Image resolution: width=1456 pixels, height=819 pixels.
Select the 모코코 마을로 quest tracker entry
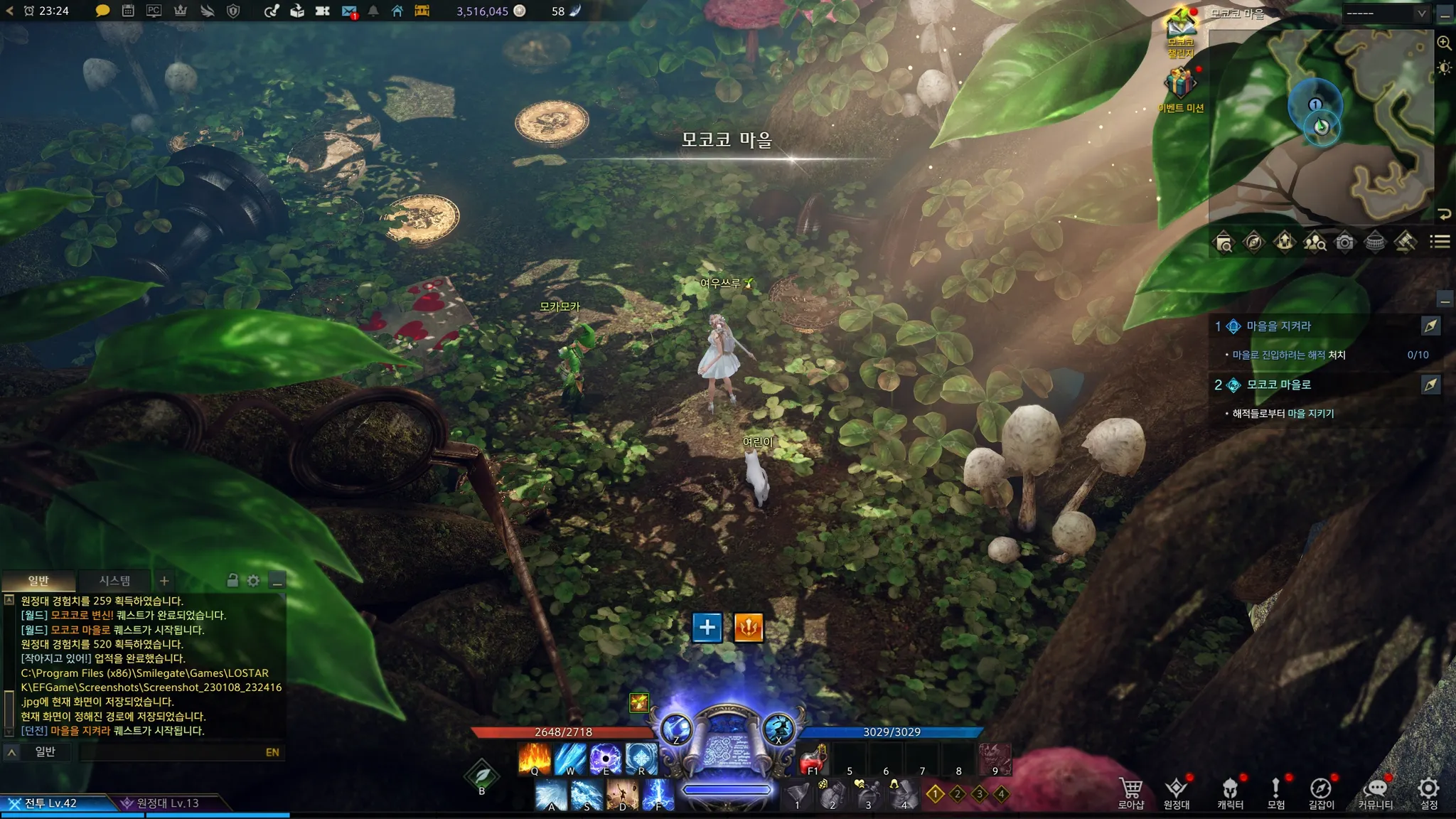point(1278,385)
